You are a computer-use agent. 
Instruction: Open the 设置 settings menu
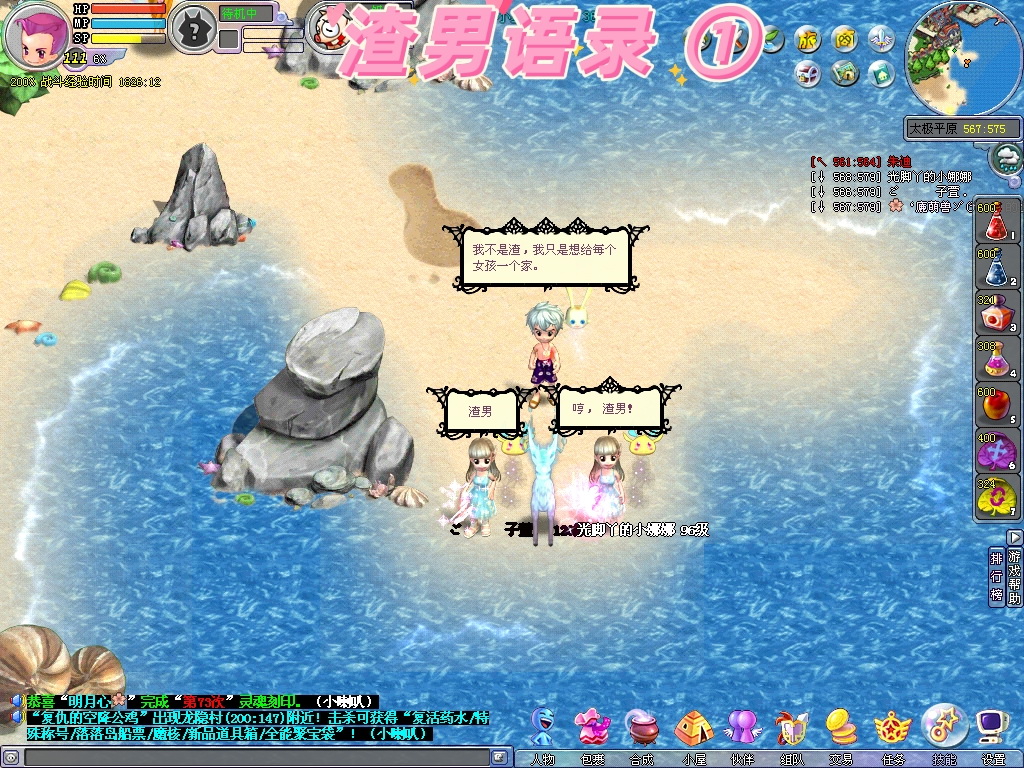pyautogui.click(x=993, y=728)
